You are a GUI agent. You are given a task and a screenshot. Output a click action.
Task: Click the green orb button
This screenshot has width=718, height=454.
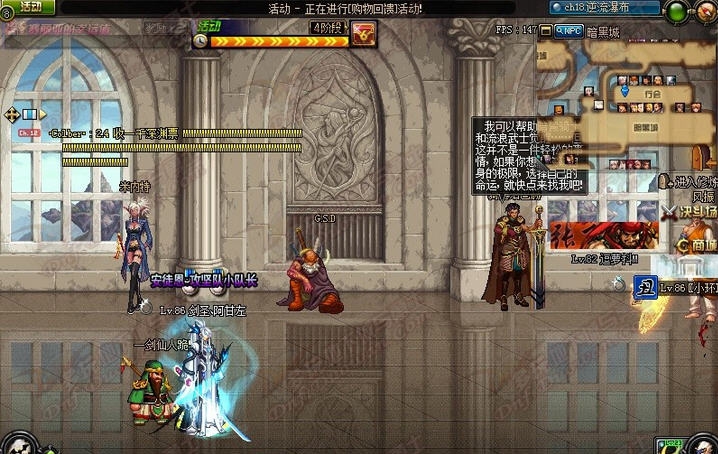point(677,11)
